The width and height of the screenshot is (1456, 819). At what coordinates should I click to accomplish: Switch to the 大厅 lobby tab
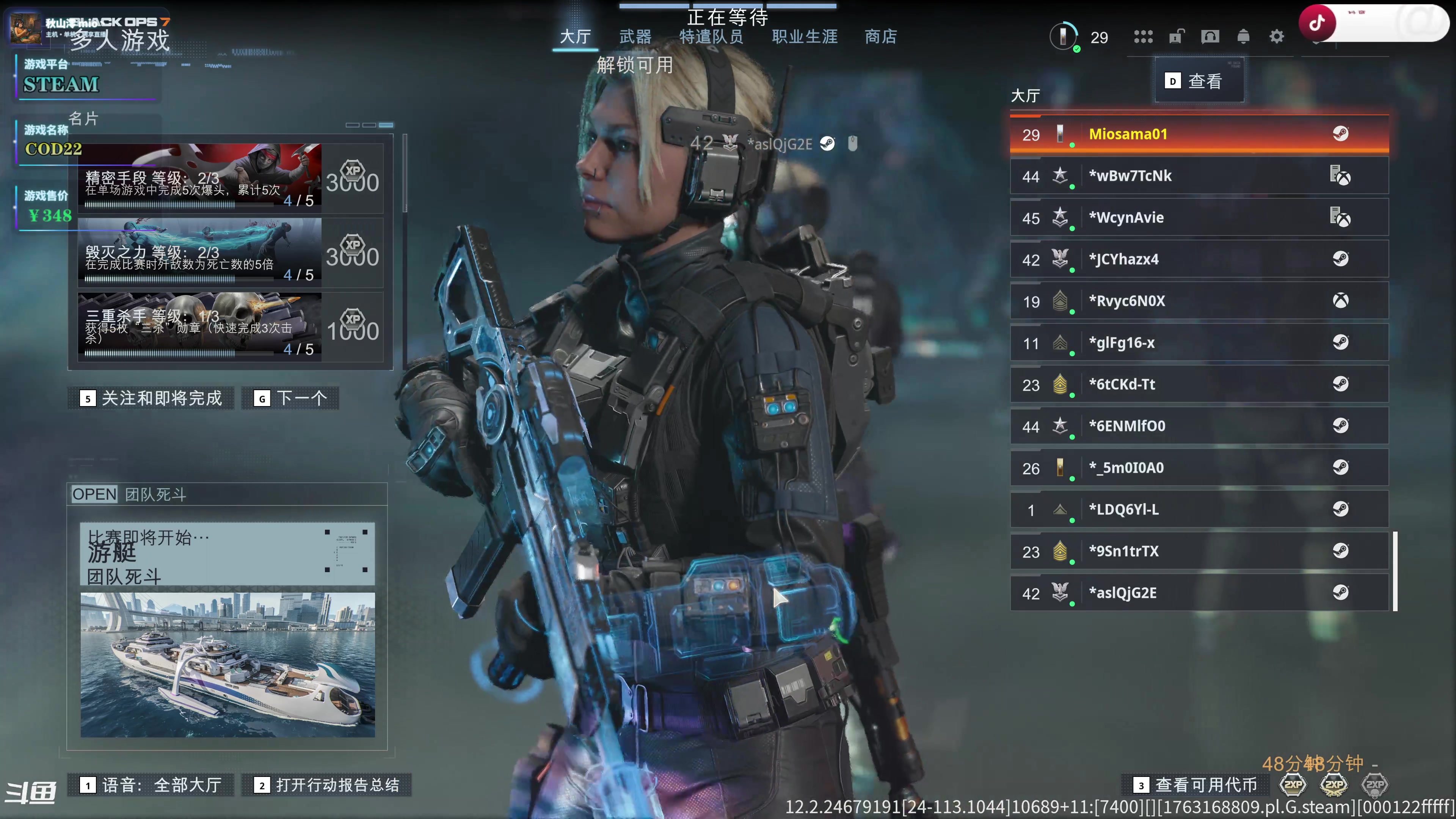[x=575, y=37]
